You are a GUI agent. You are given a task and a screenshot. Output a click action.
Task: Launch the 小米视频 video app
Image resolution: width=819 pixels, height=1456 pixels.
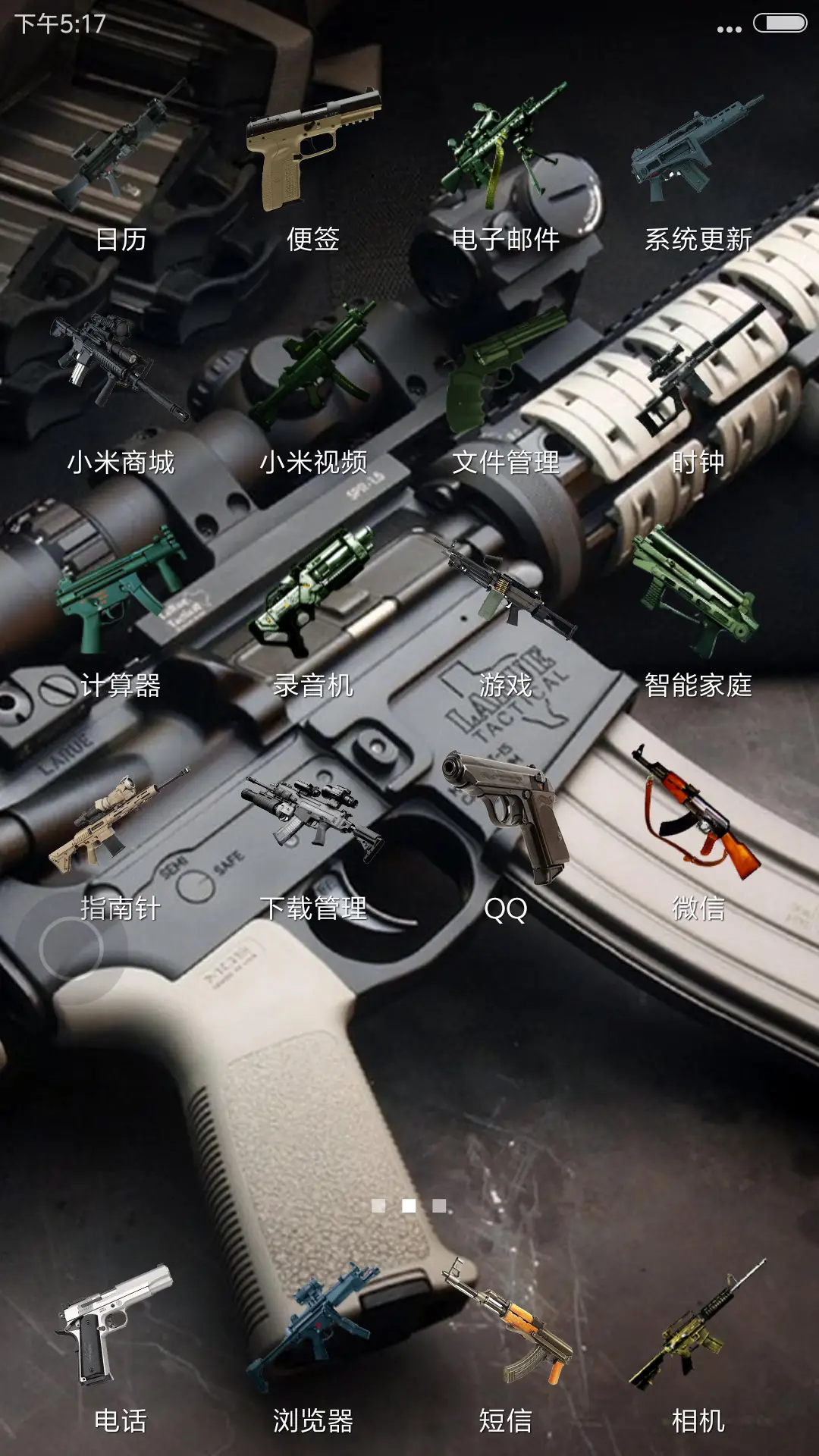[x=313, y=372]
